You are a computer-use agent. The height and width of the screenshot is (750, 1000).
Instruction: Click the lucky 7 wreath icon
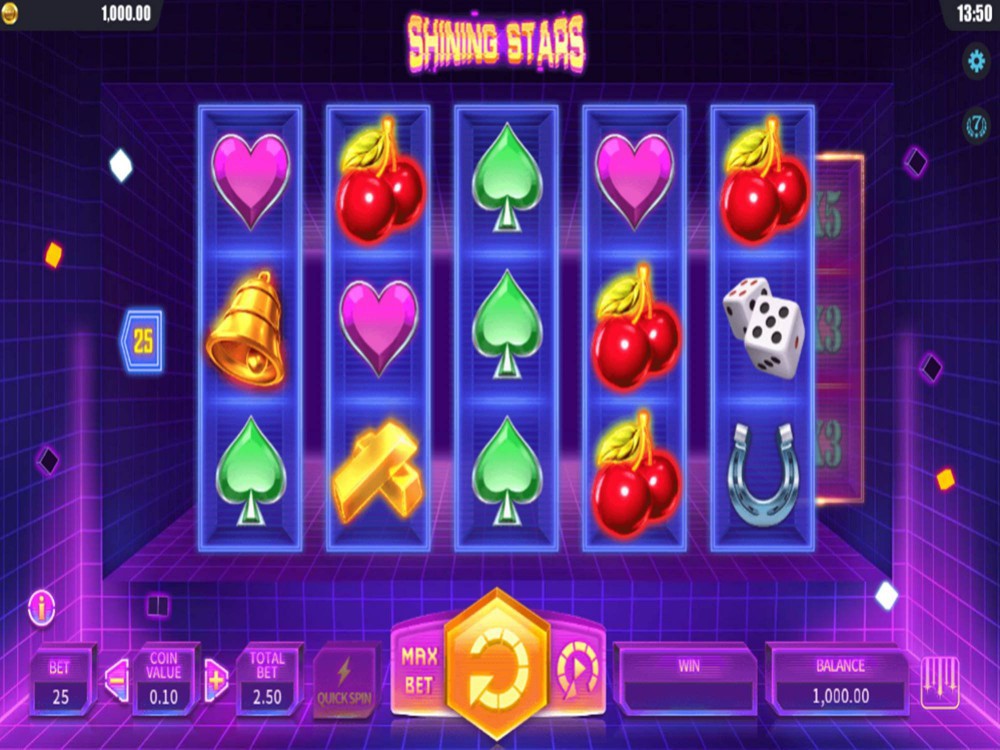[x=975, y=125]
